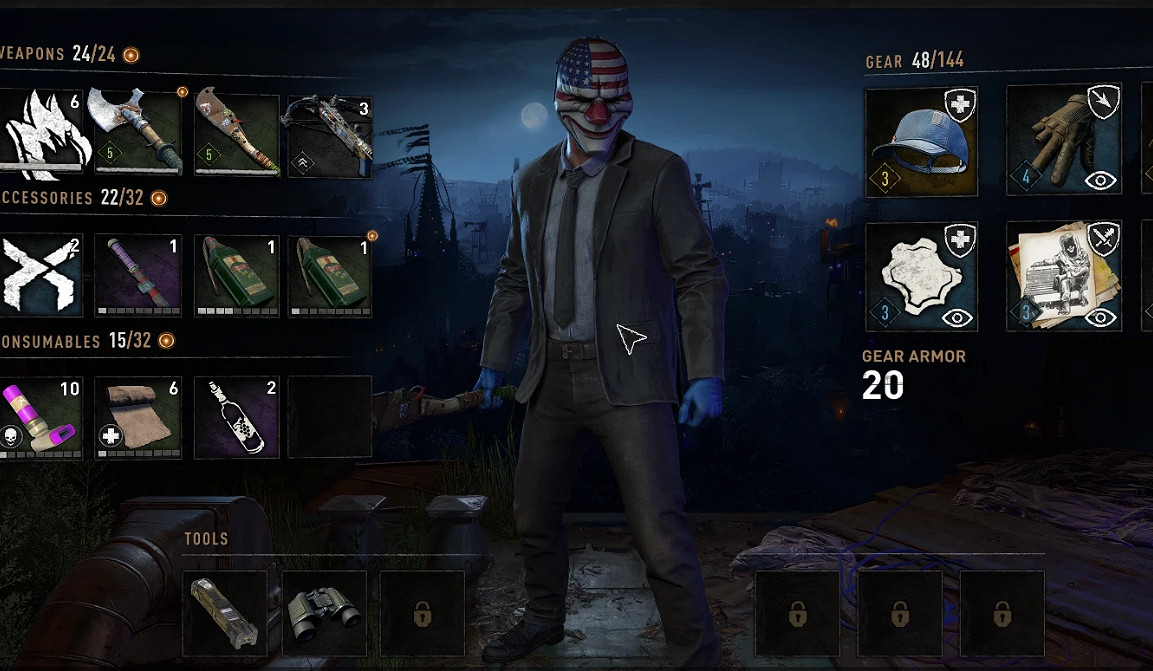Choose the machete weapon slot
The width and height of the screenshot is (1153, 671).
click(x=235, y=134)
